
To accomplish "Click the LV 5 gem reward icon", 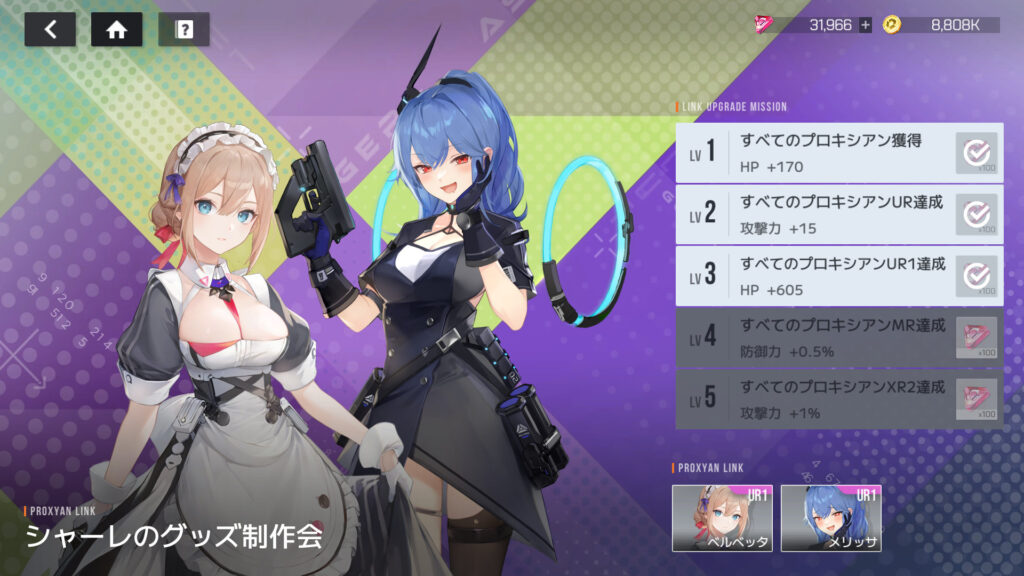I will coord(976,399).
